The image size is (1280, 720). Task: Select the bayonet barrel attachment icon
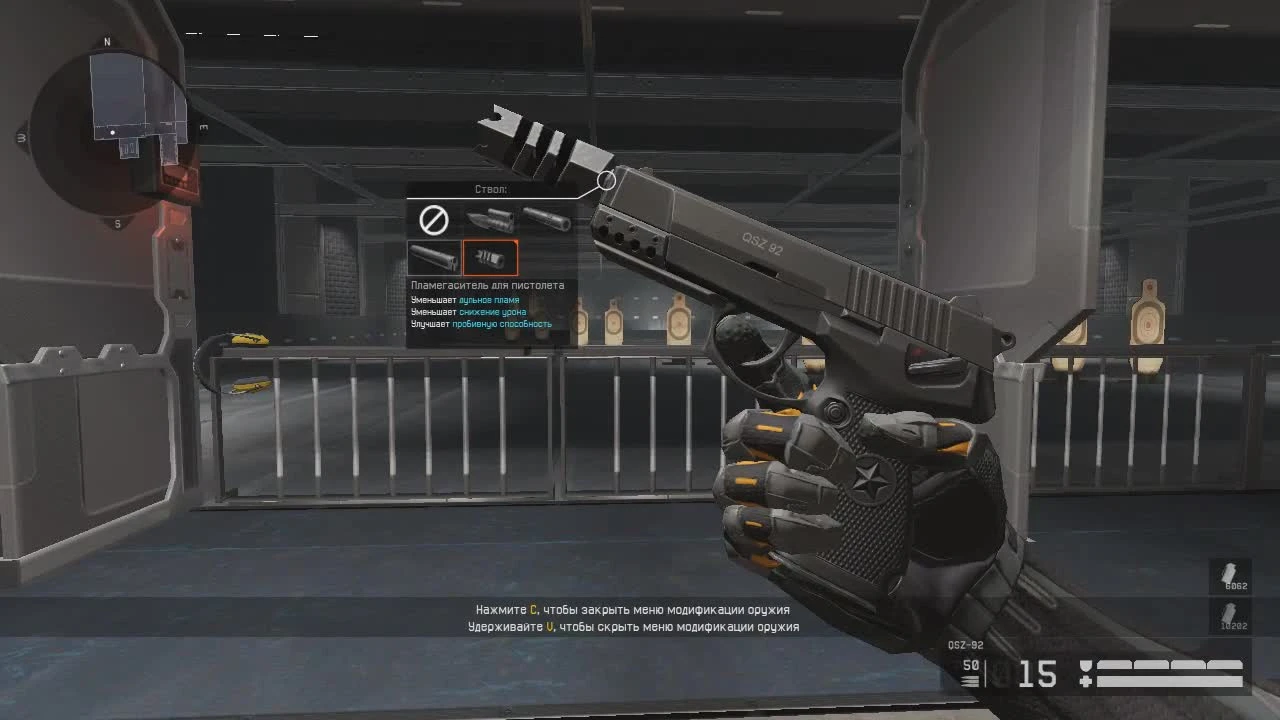click(x=490, y=220)
